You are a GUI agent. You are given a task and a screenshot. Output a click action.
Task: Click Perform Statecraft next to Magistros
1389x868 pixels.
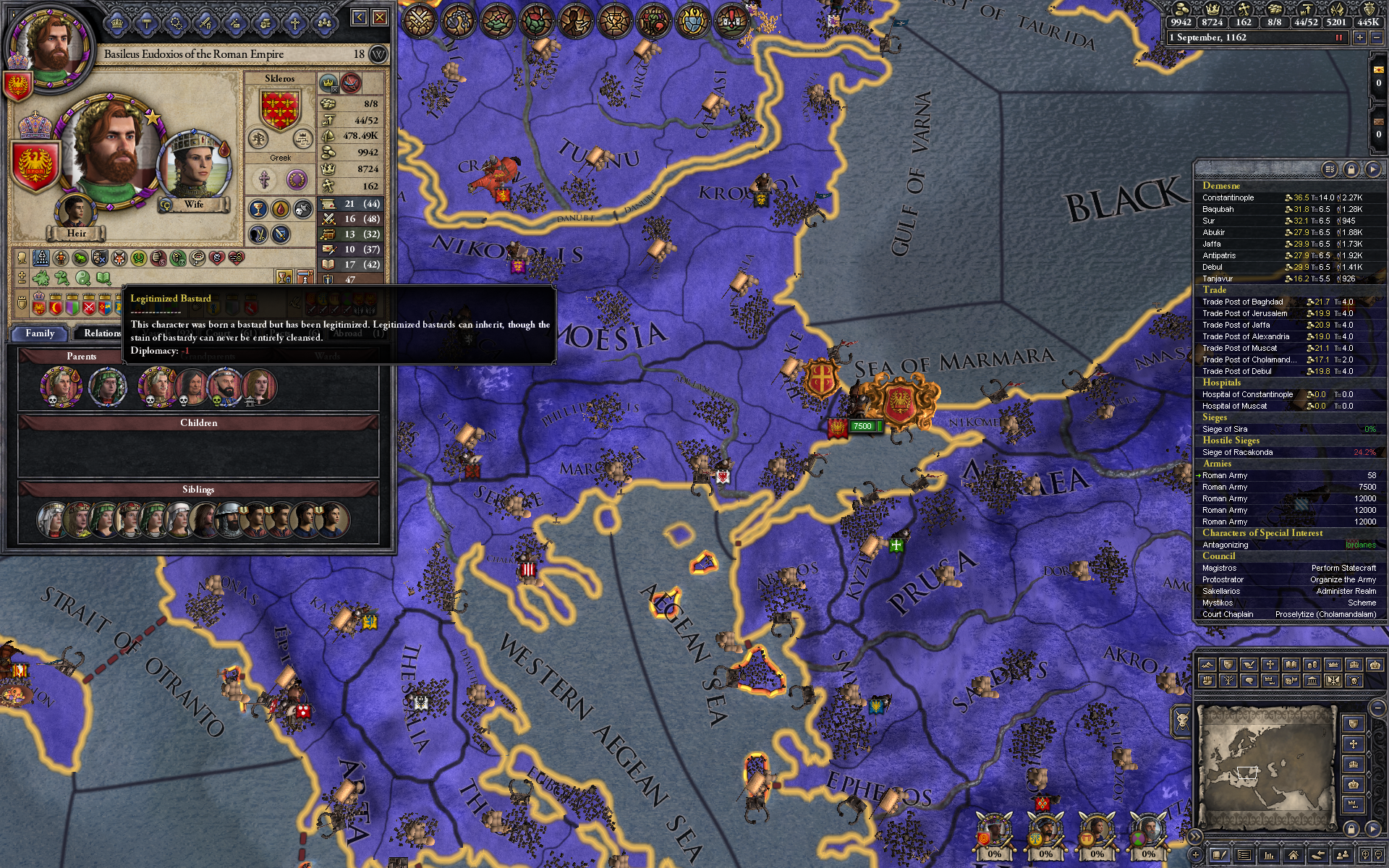(1343, 568)
